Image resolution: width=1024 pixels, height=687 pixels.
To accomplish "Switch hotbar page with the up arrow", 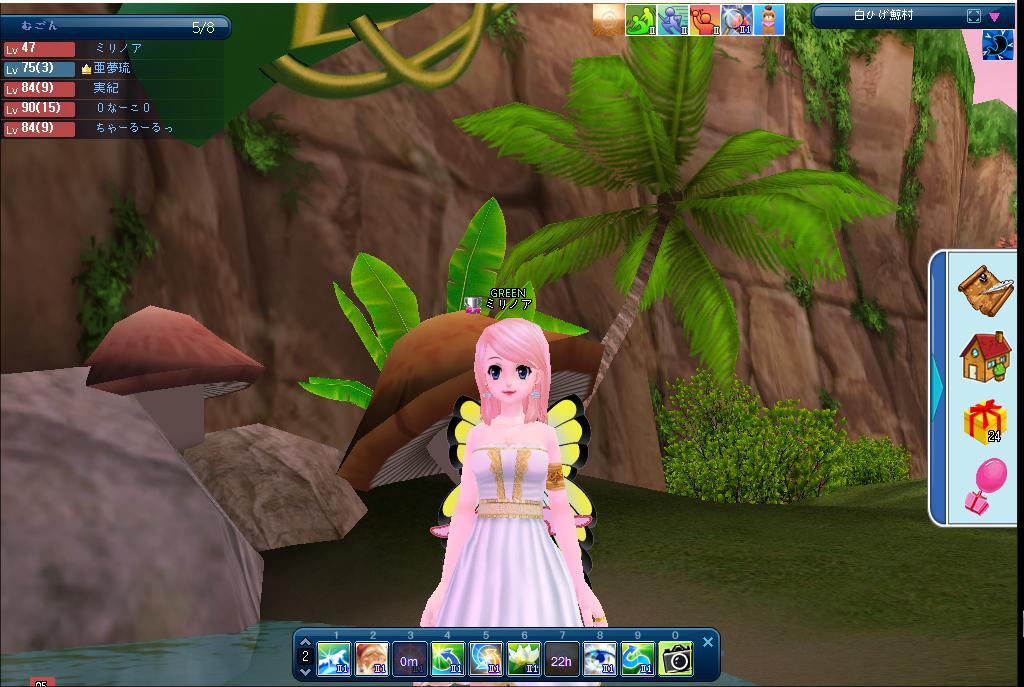I will click(305, 643).
